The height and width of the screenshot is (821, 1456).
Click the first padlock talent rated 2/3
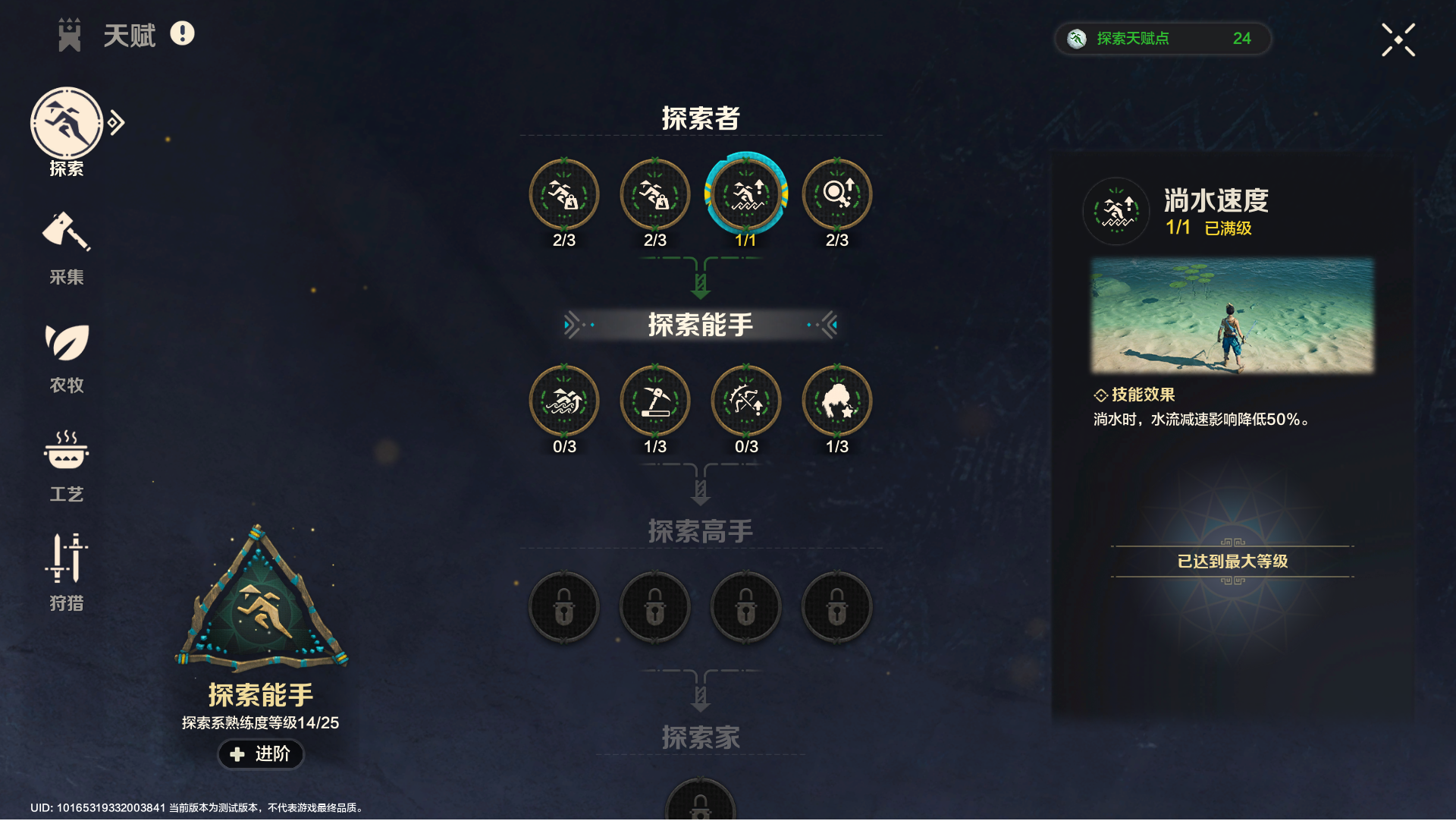click(x=563, y=194)
